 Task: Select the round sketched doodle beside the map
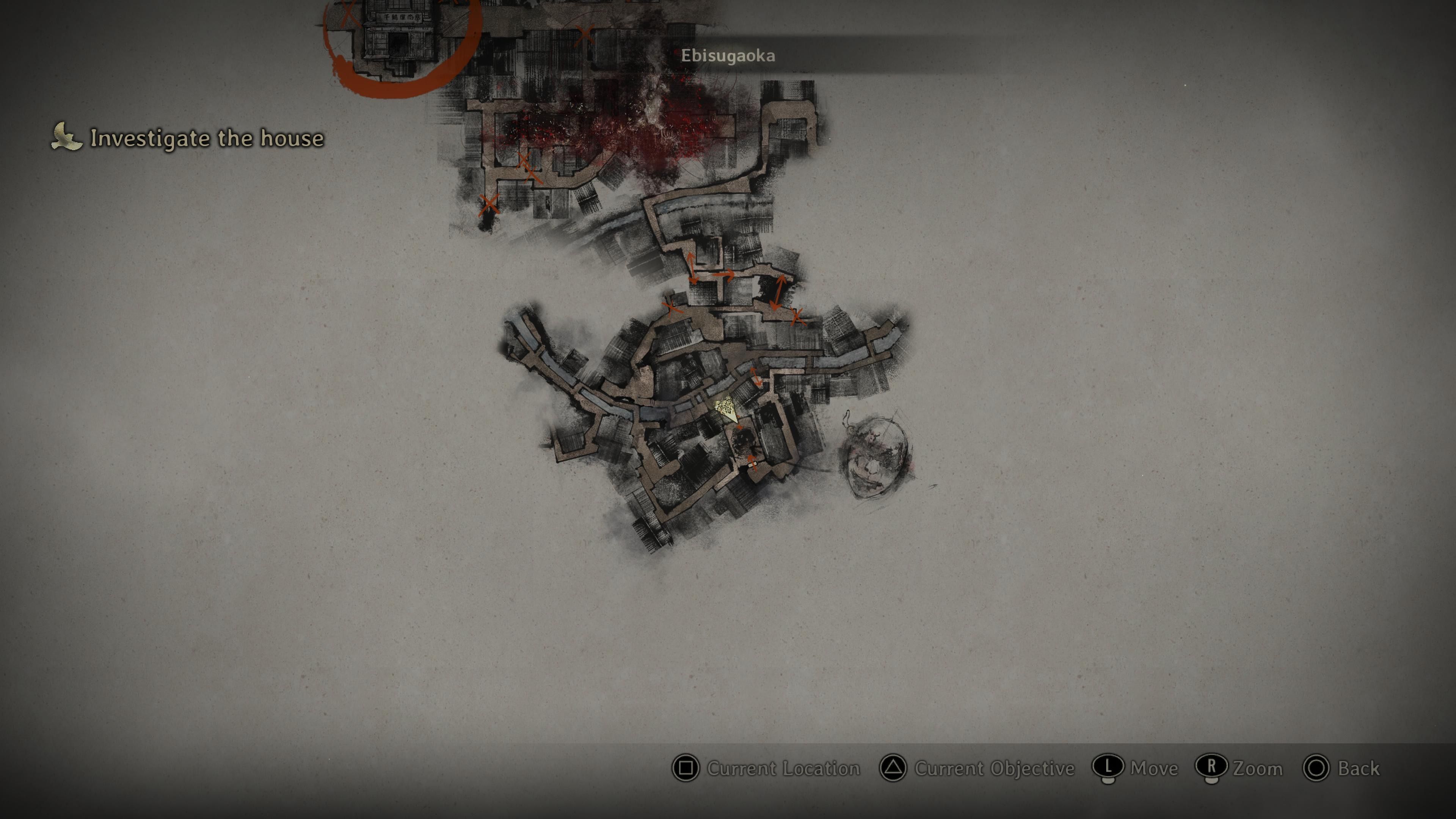click(875, 457)
